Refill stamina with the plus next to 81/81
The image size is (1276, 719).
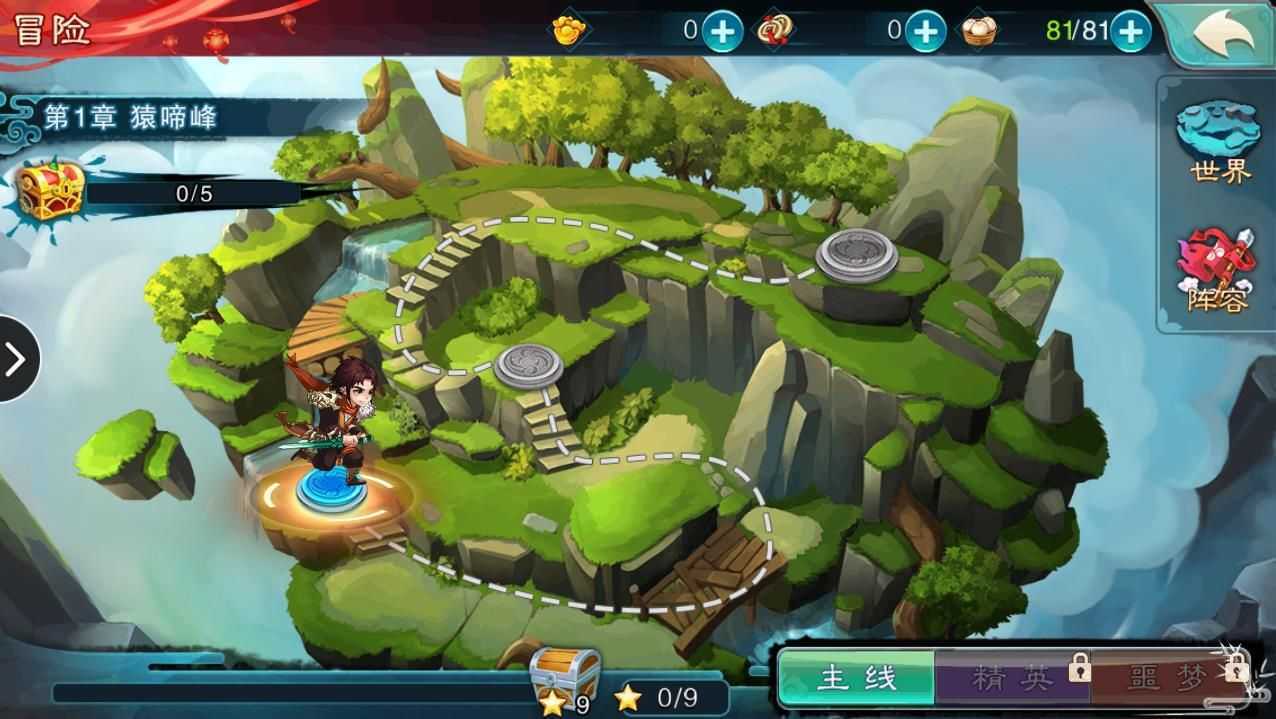1130,31
